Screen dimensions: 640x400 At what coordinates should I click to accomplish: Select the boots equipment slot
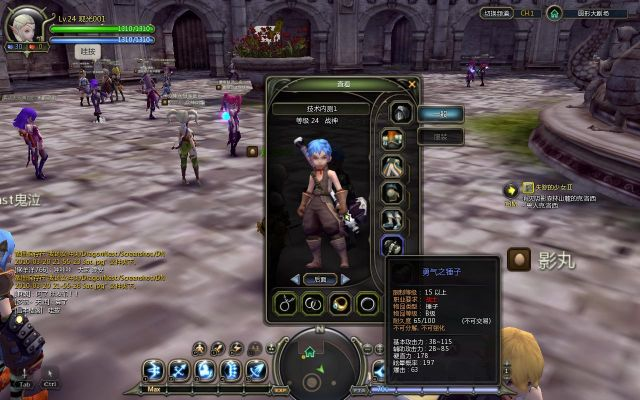[x=392, y=220]
